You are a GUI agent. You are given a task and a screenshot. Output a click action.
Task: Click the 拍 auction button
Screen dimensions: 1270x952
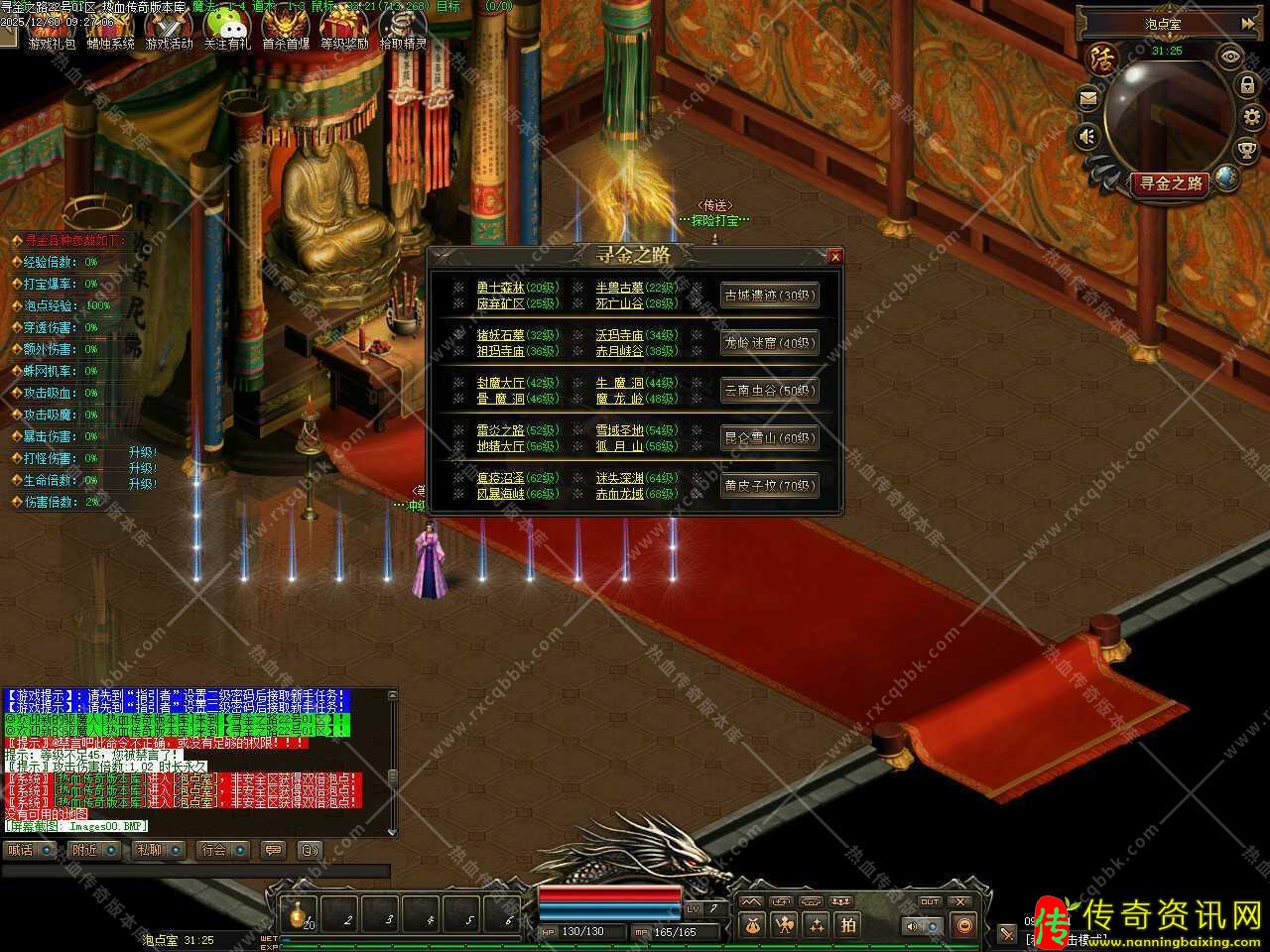click(x=847, y=924)
